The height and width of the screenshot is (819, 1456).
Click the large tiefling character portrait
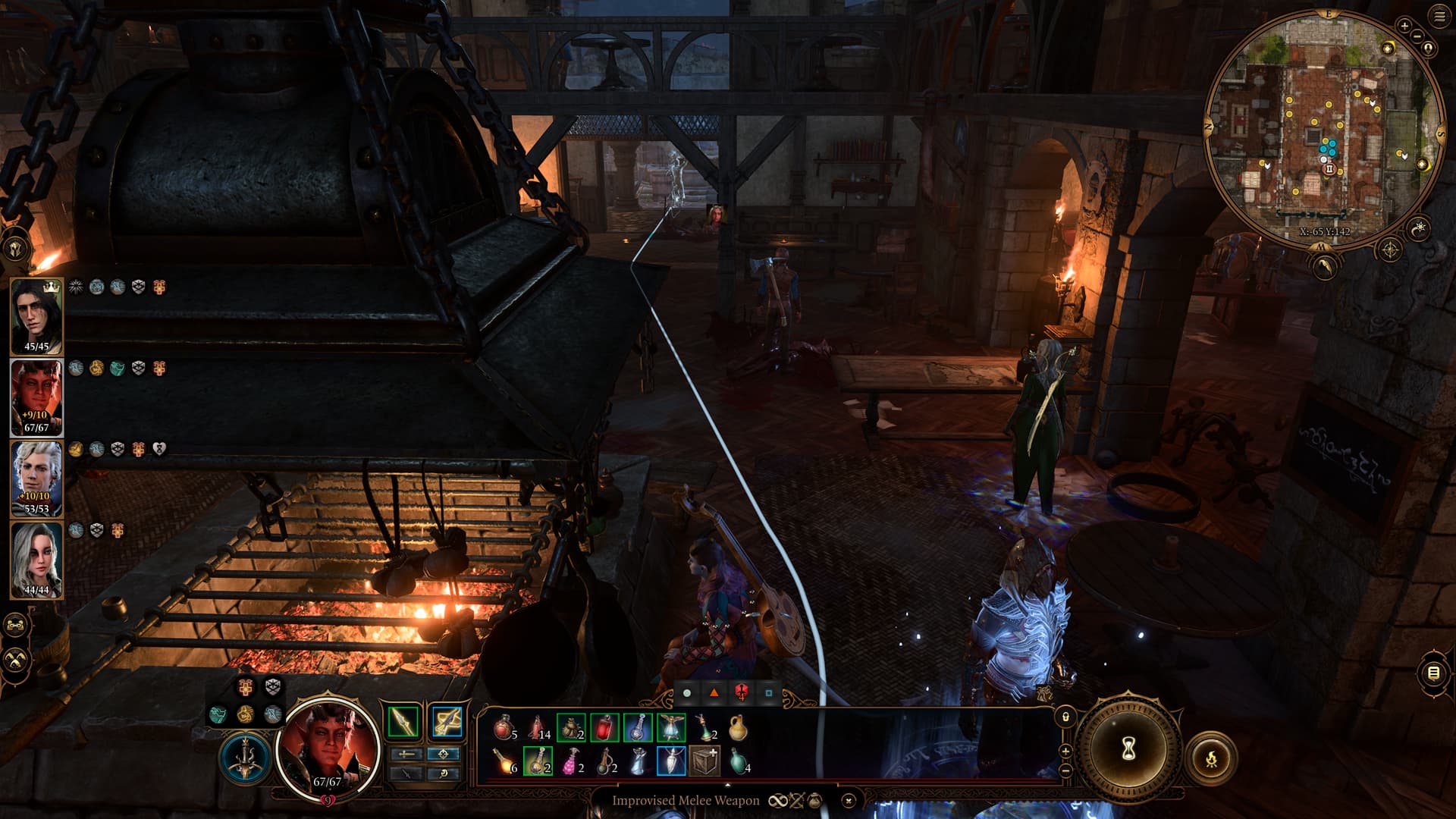[328, 747]
